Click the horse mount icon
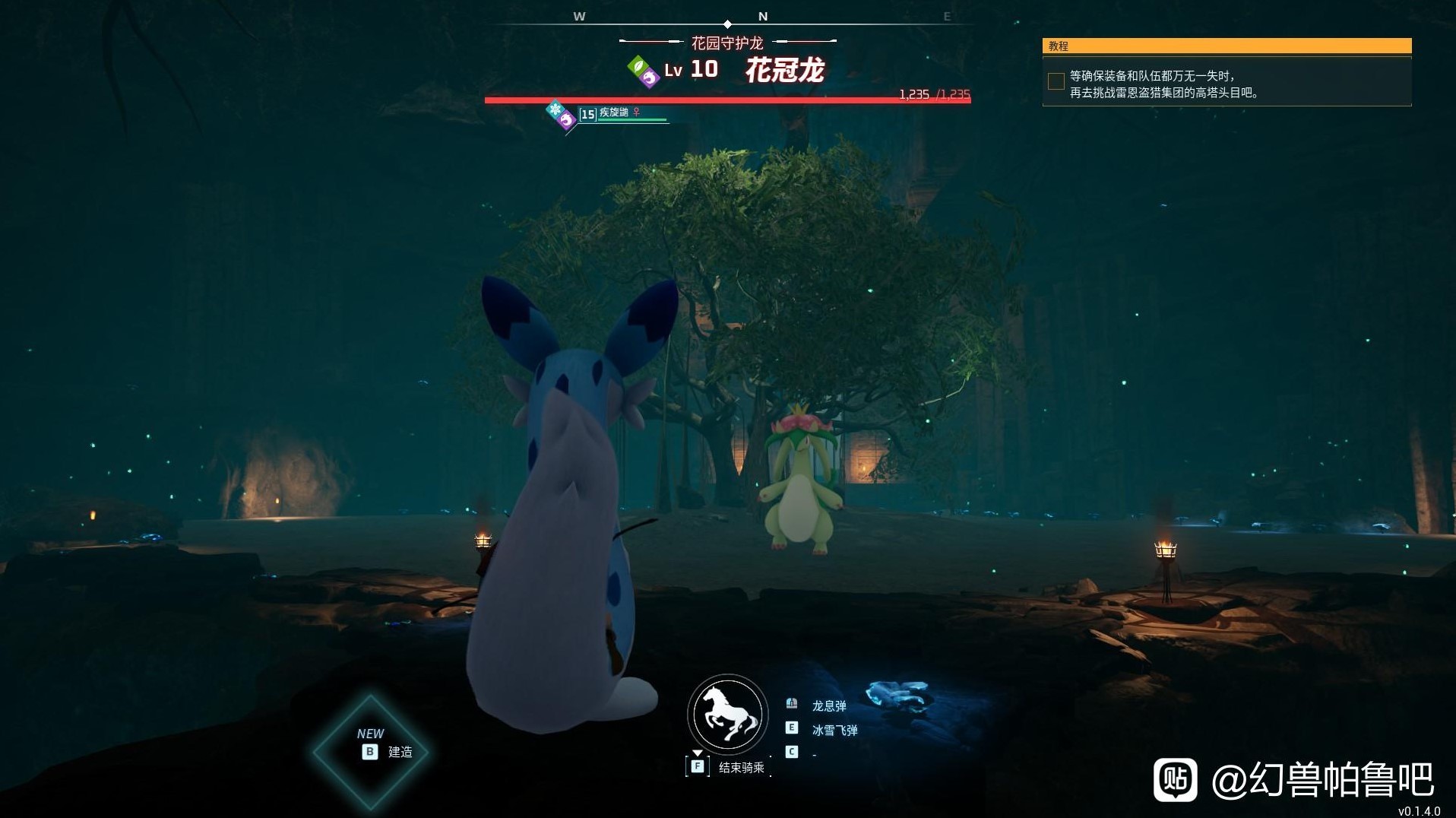Screen dimensions: 1456x818 pos(727,715)
